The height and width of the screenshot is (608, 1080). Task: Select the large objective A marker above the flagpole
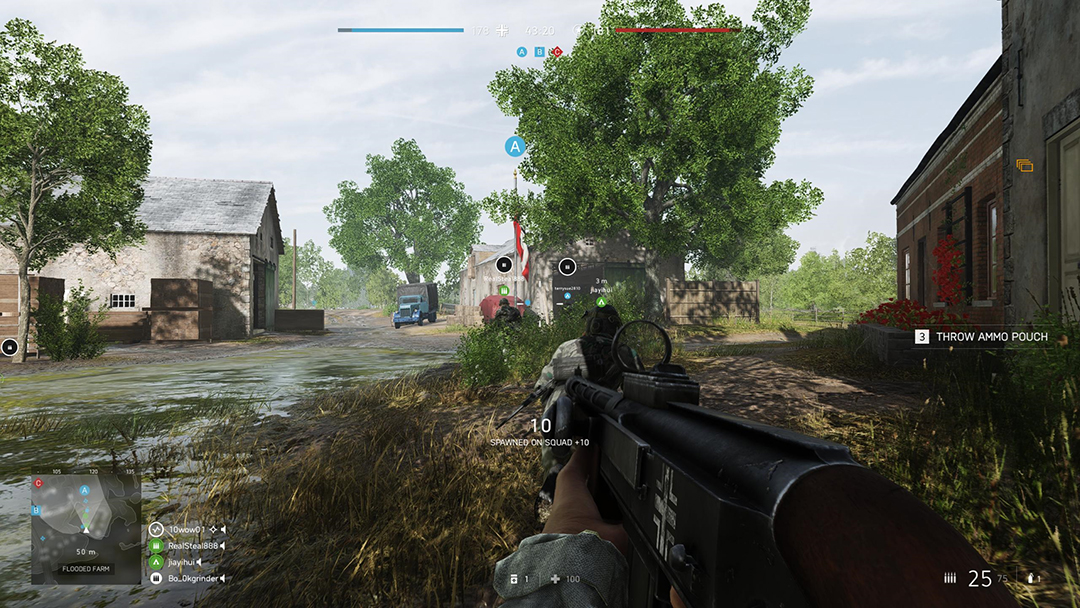click(515, 147)
